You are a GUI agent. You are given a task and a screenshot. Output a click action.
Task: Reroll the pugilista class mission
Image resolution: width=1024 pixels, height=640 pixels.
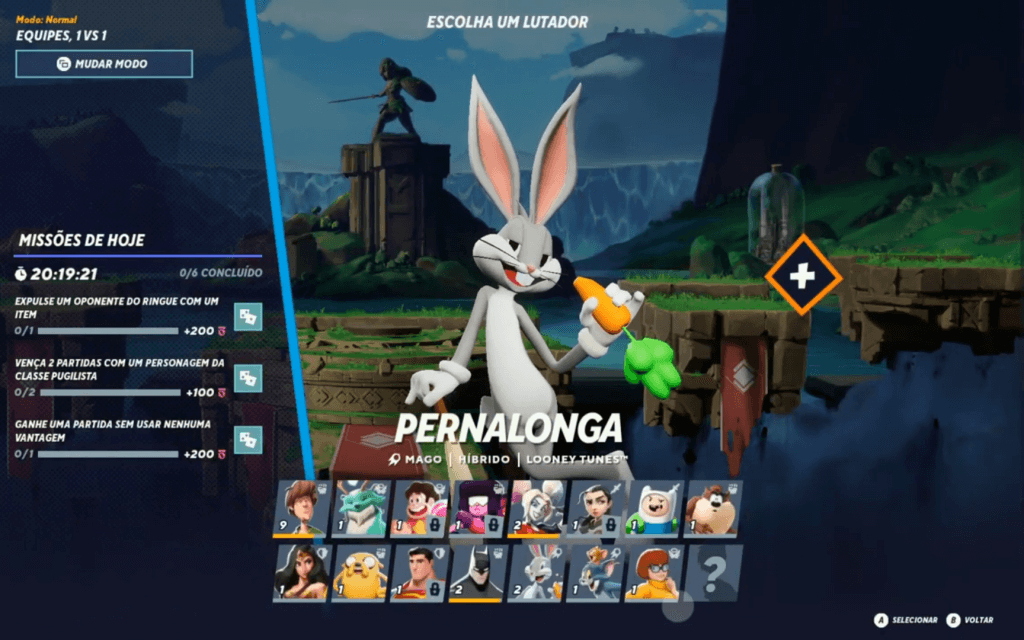point(248,377)
